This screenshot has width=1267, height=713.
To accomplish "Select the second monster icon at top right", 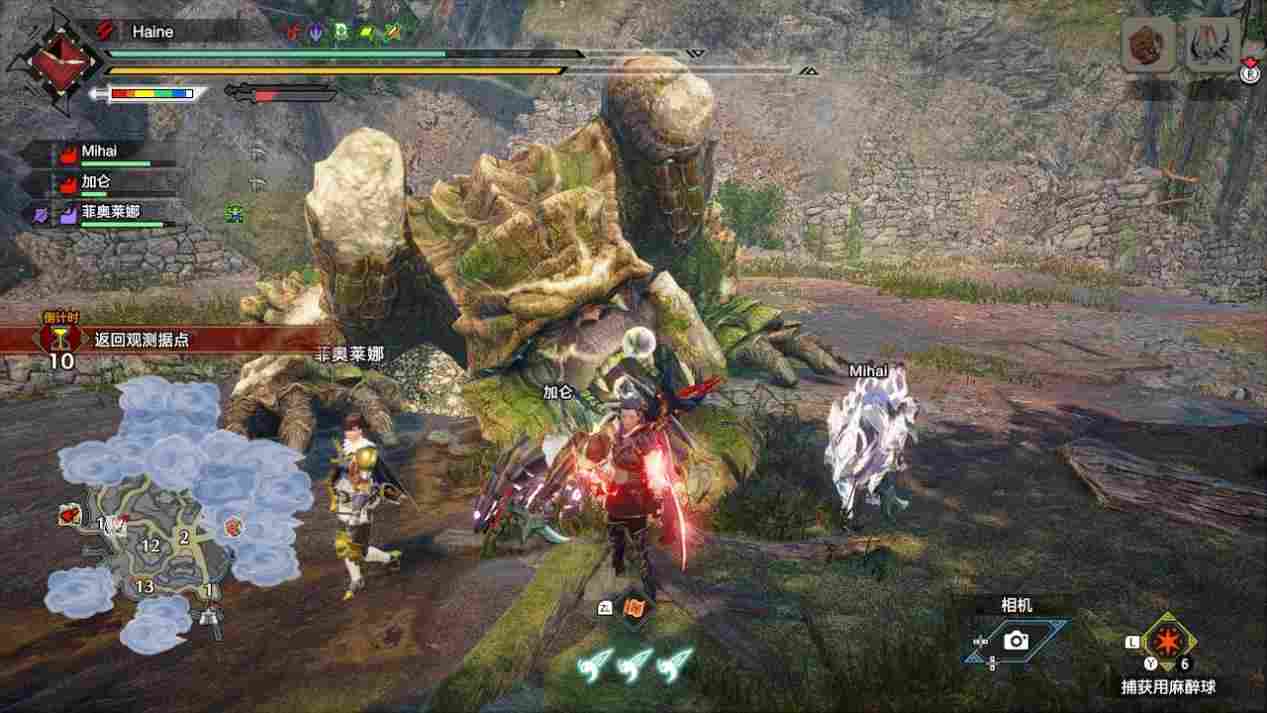I will [1211, 46].
